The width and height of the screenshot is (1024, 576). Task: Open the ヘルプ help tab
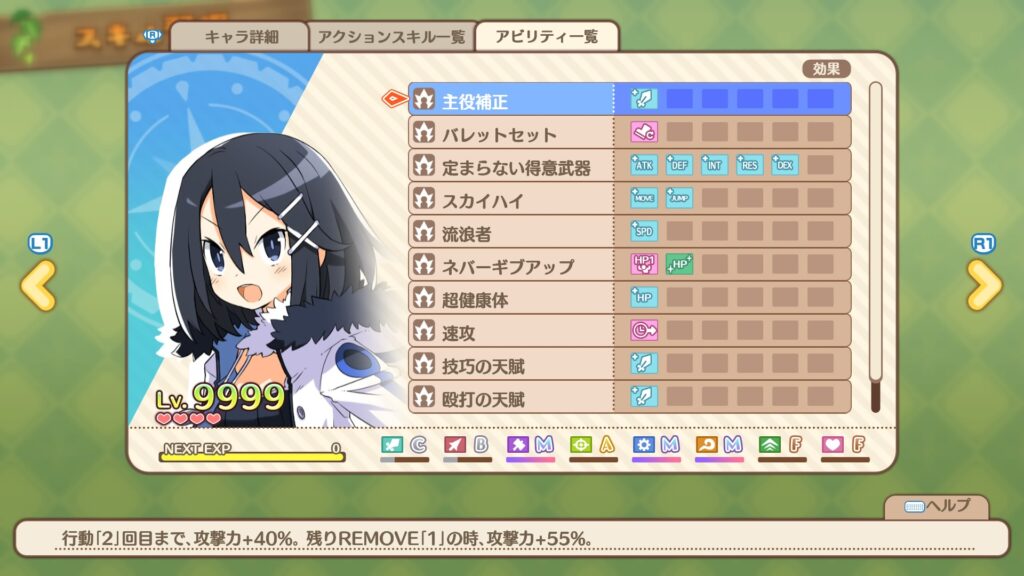click(937, 506)
